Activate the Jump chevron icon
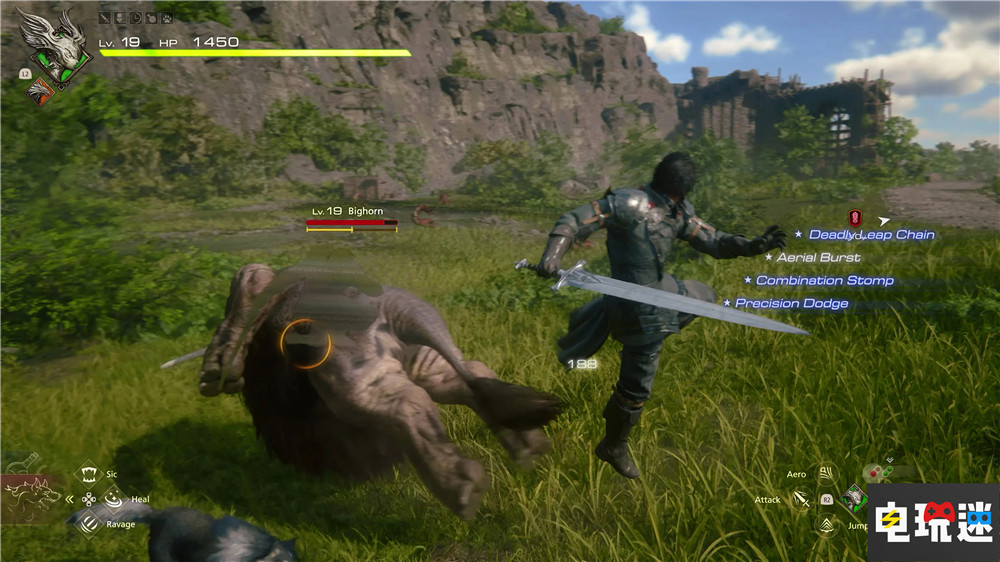Image resolution: width=1000 pixels, height=562 pixels. point(827,524)
